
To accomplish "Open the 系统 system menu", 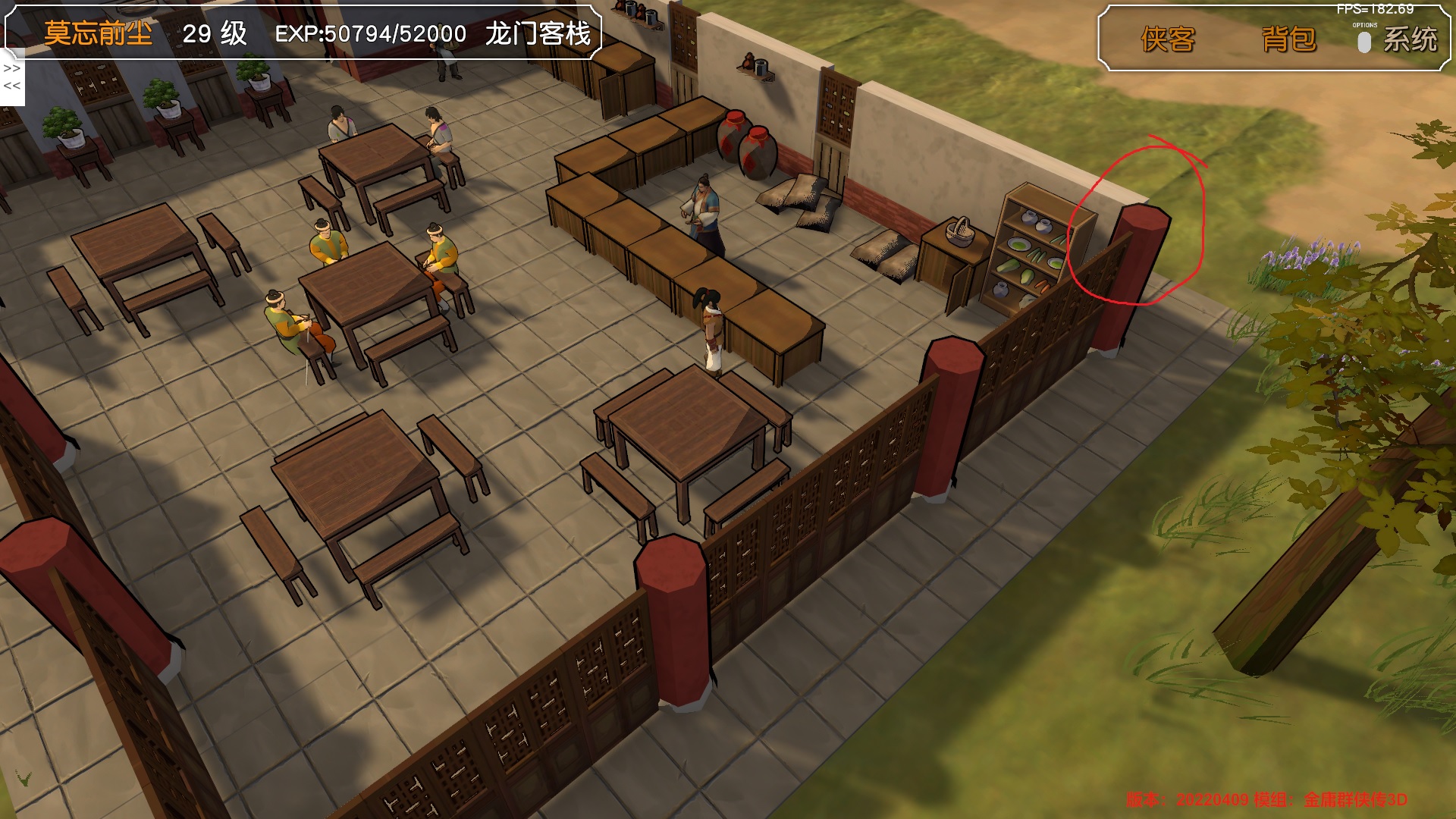I will coord(1410,39).
